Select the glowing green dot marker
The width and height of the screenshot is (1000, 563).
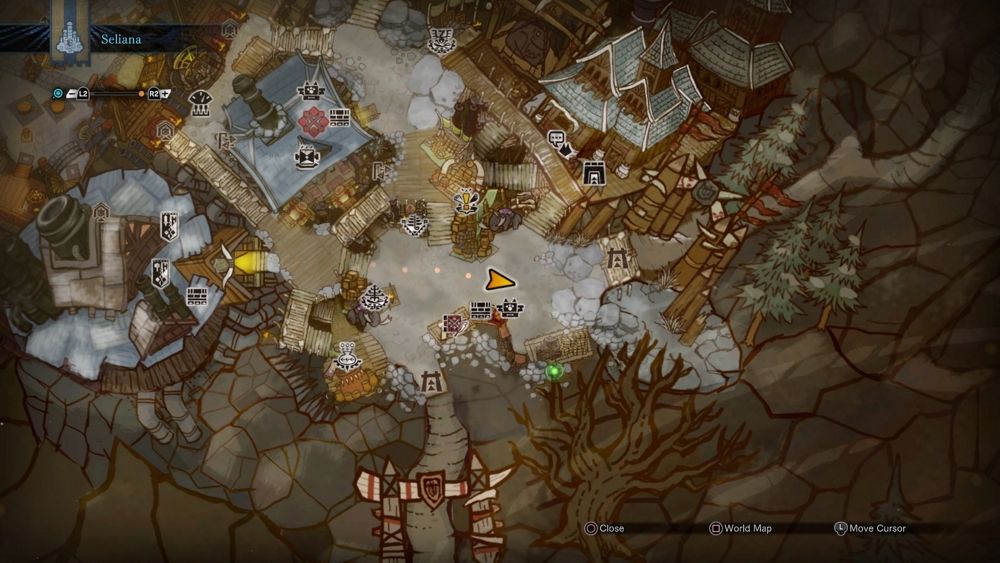tap(553, 372)
